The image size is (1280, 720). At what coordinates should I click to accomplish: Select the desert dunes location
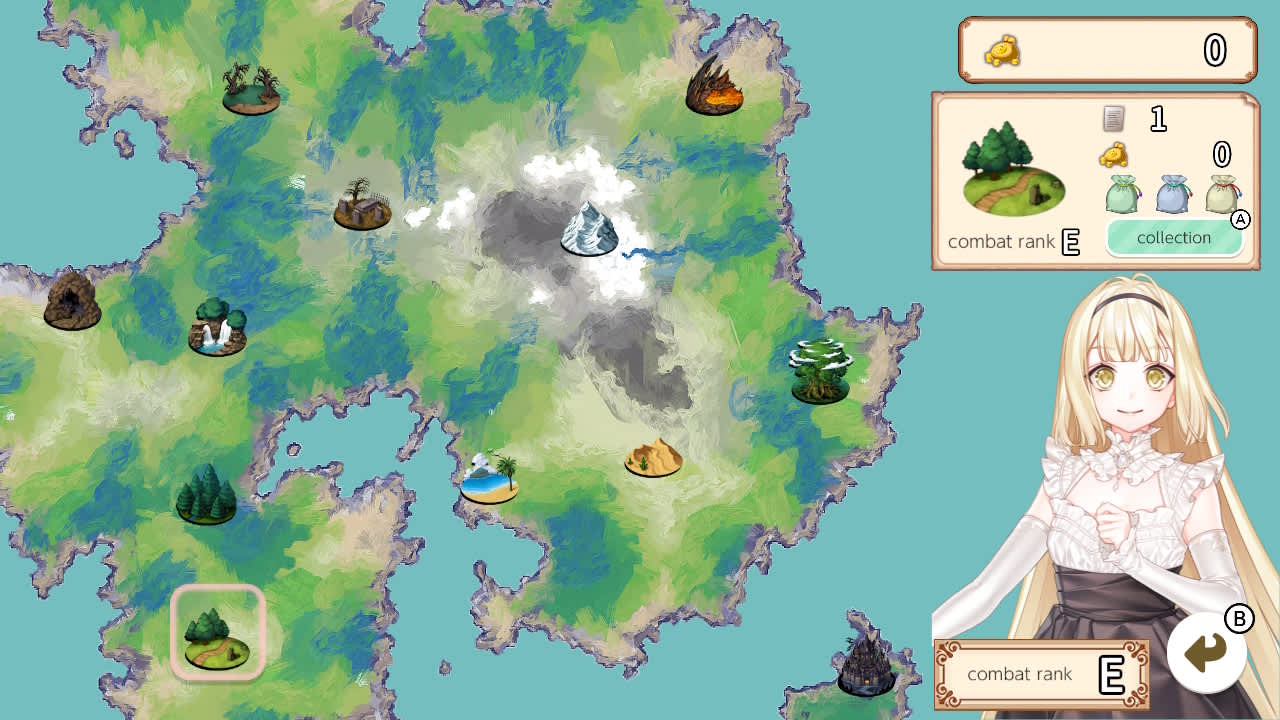coord(654,458)
